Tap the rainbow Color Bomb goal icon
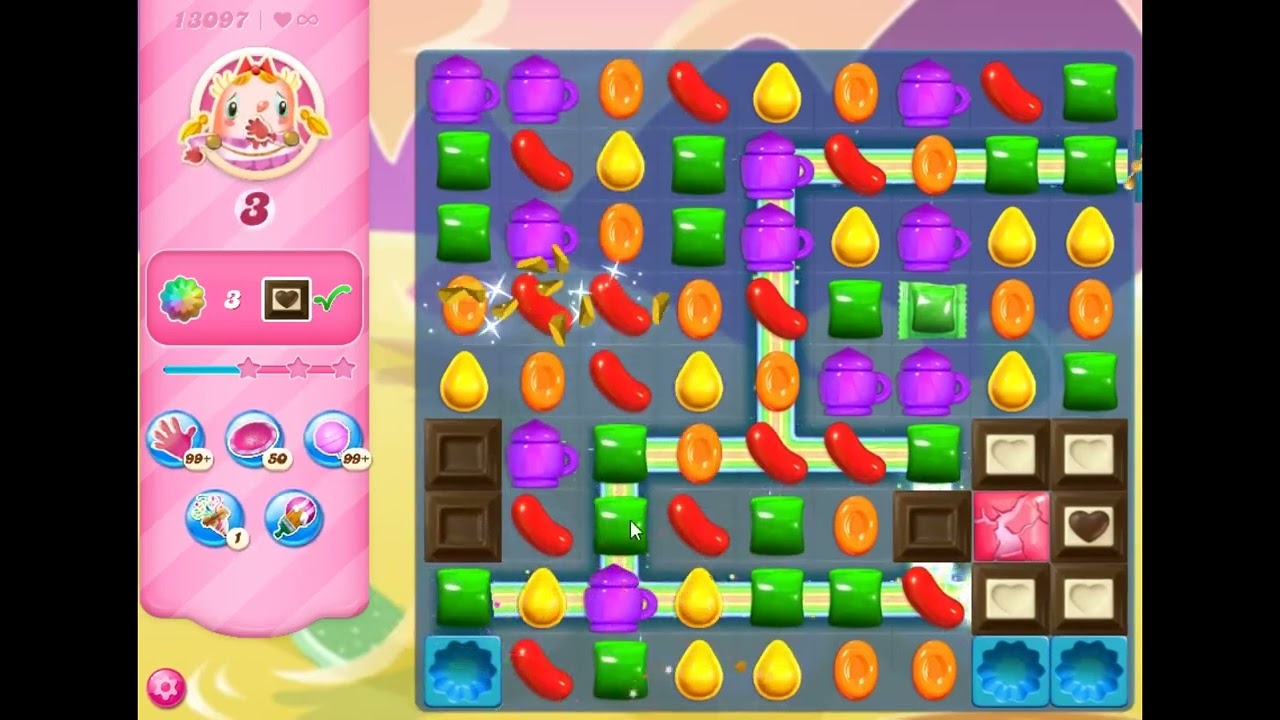1280x720 pixels. click(180, 297)
